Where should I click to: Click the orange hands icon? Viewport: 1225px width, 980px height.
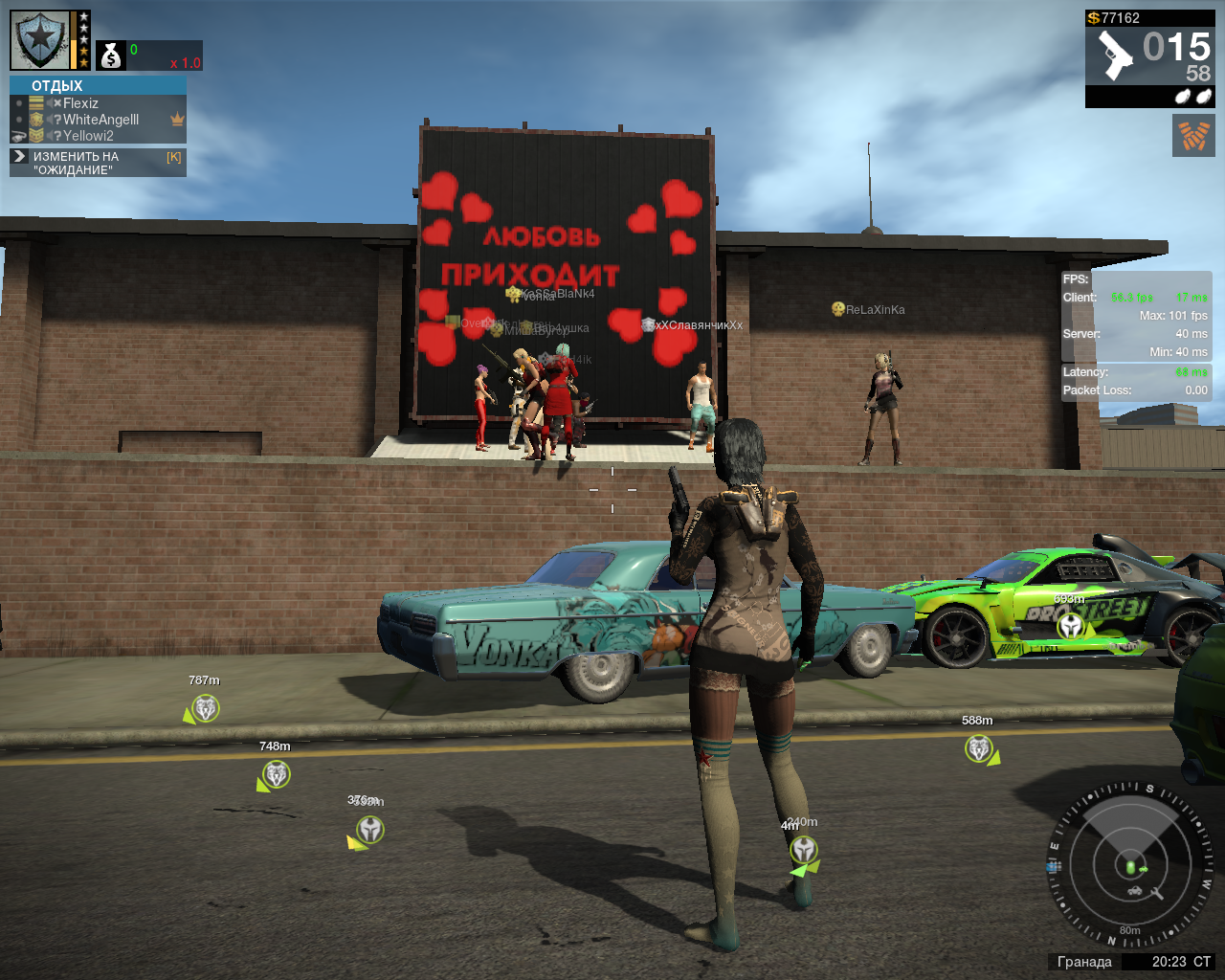tap(1193, 136)
